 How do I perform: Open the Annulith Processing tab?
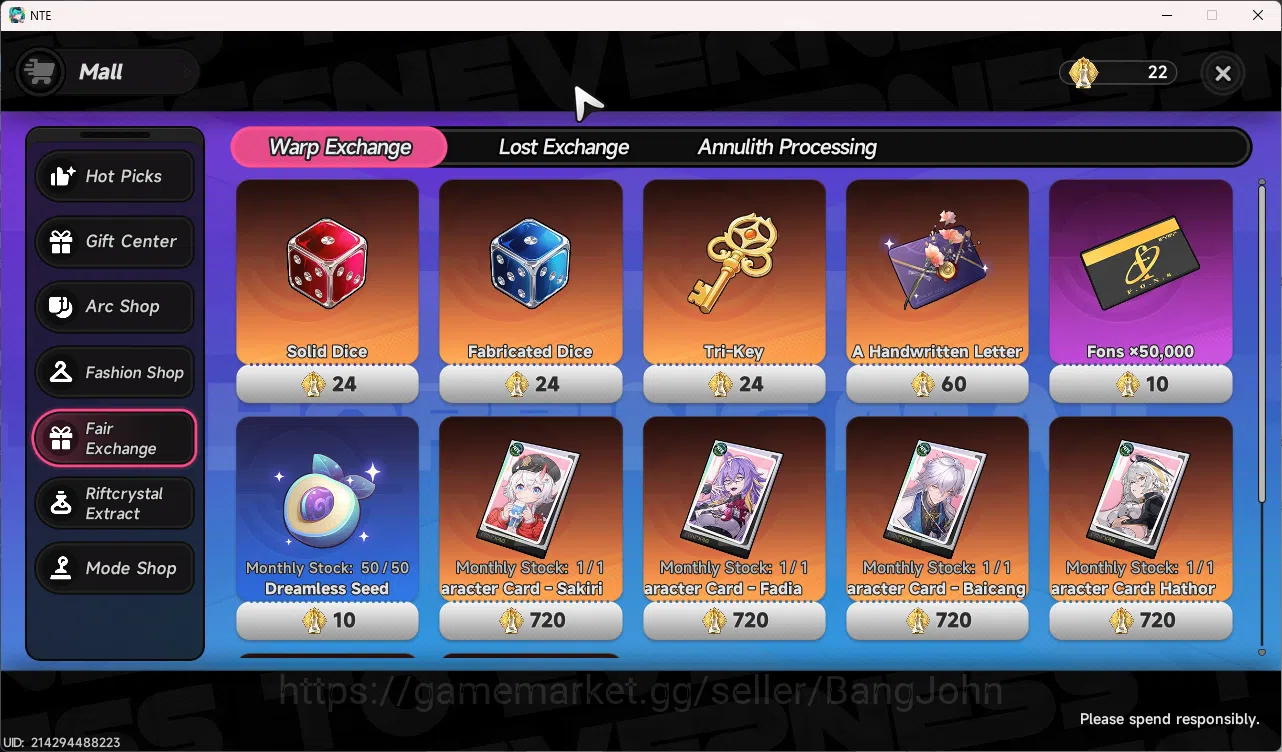pos(786,146)
